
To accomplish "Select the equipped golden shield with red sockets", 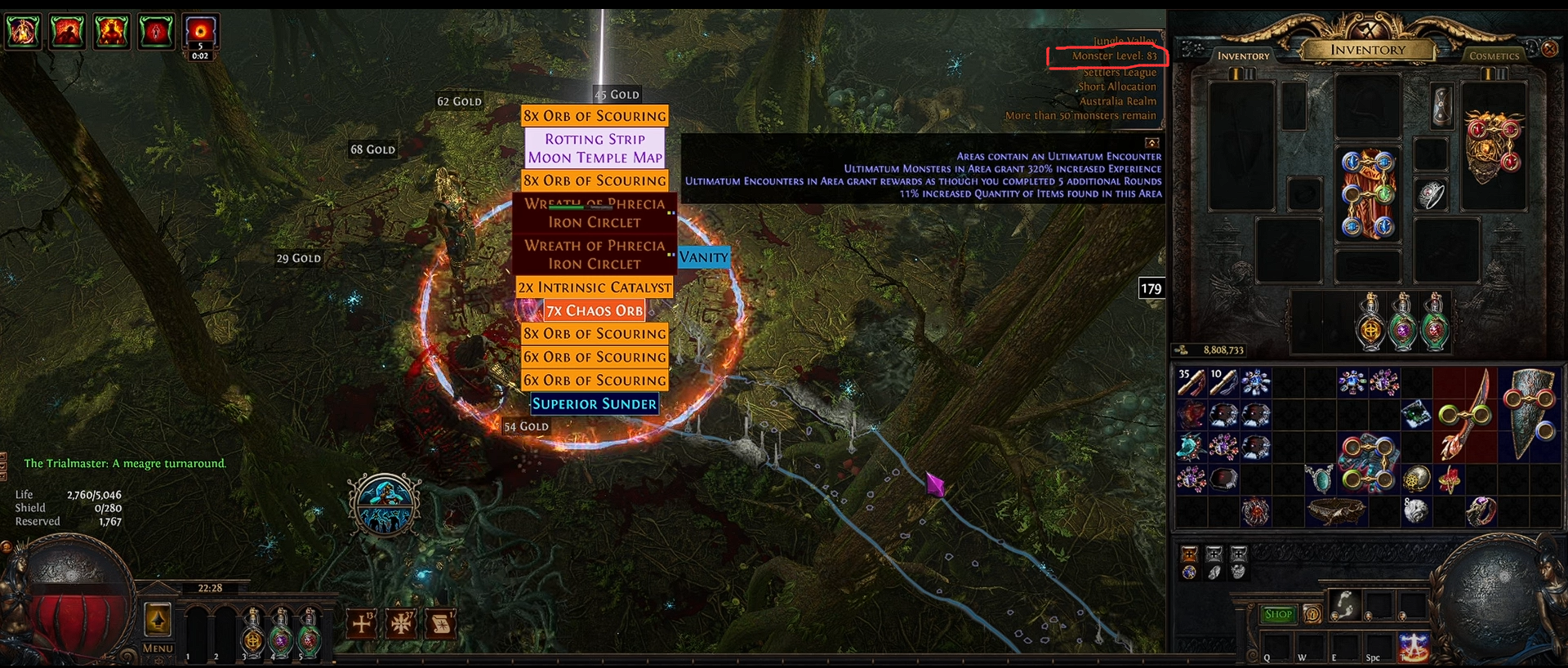I will pyautogui.click(x=1493, y=149).
